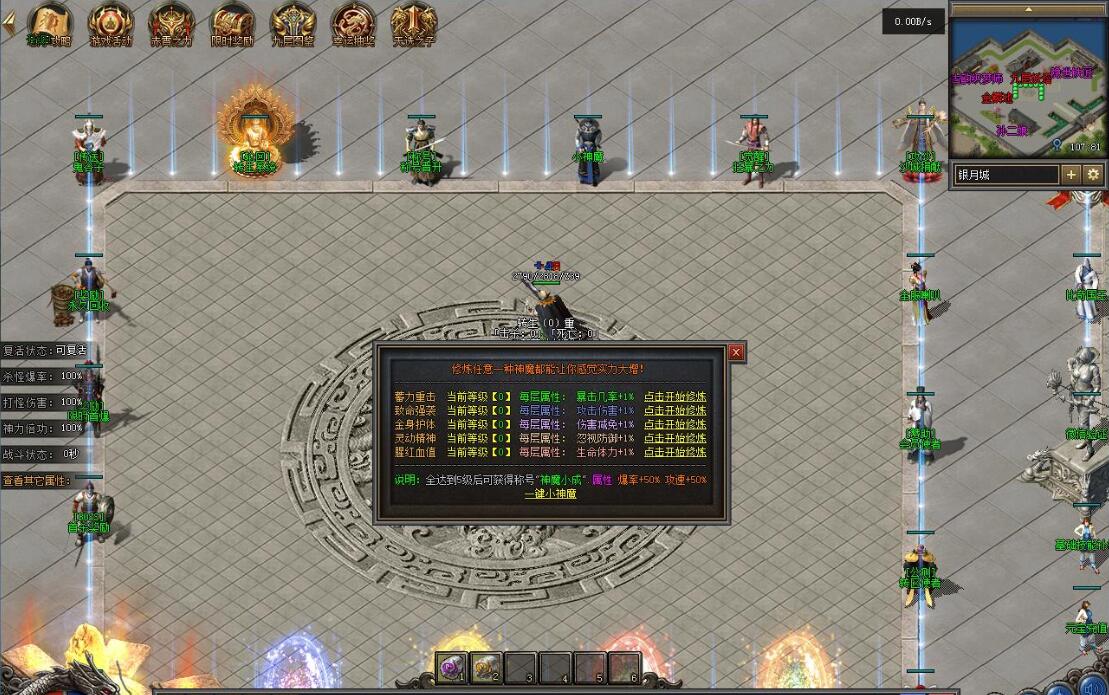1109x695 pixels.
Task: Start training 金身护体
Action: pyautogui.click(x=674, y=424)
